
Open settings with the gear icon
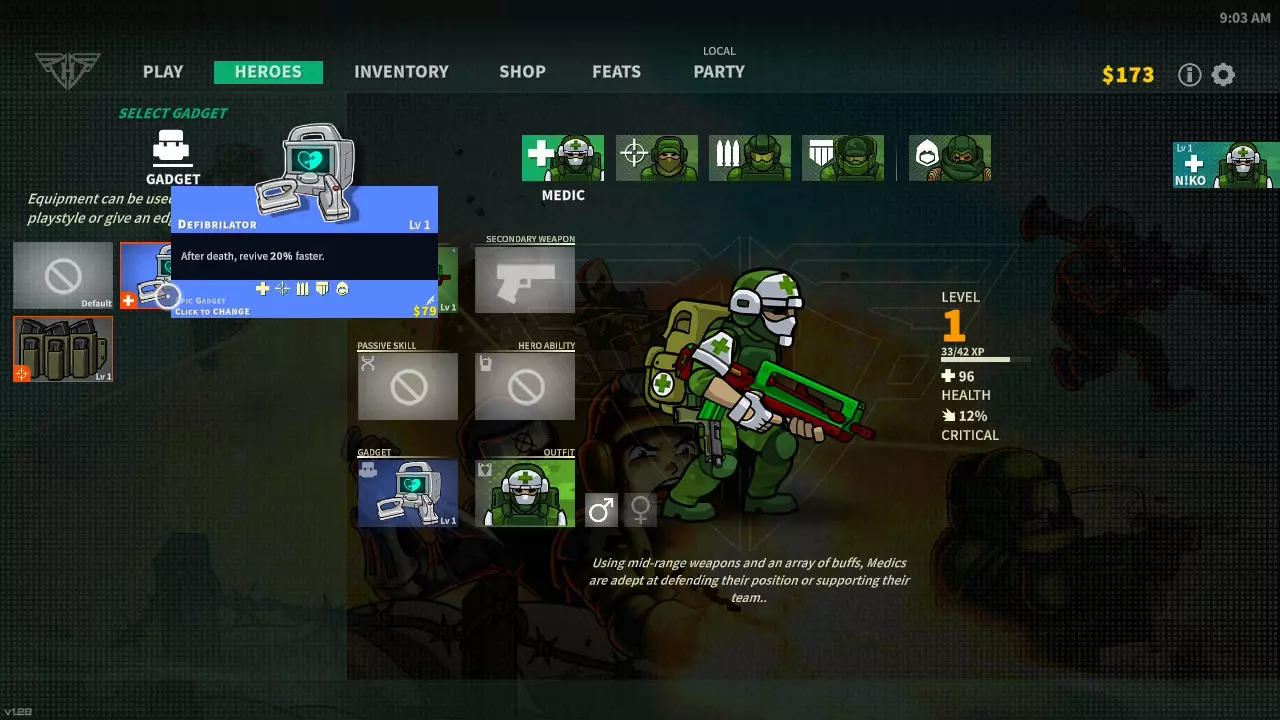click(x=1223, y=75)
